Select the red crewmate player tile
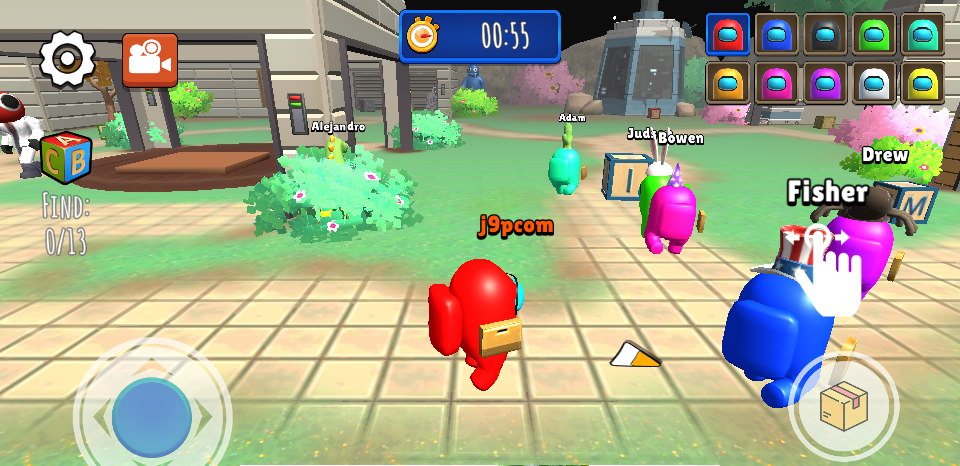The height and width of the screenshot is (466, 960). coord(728,34)
